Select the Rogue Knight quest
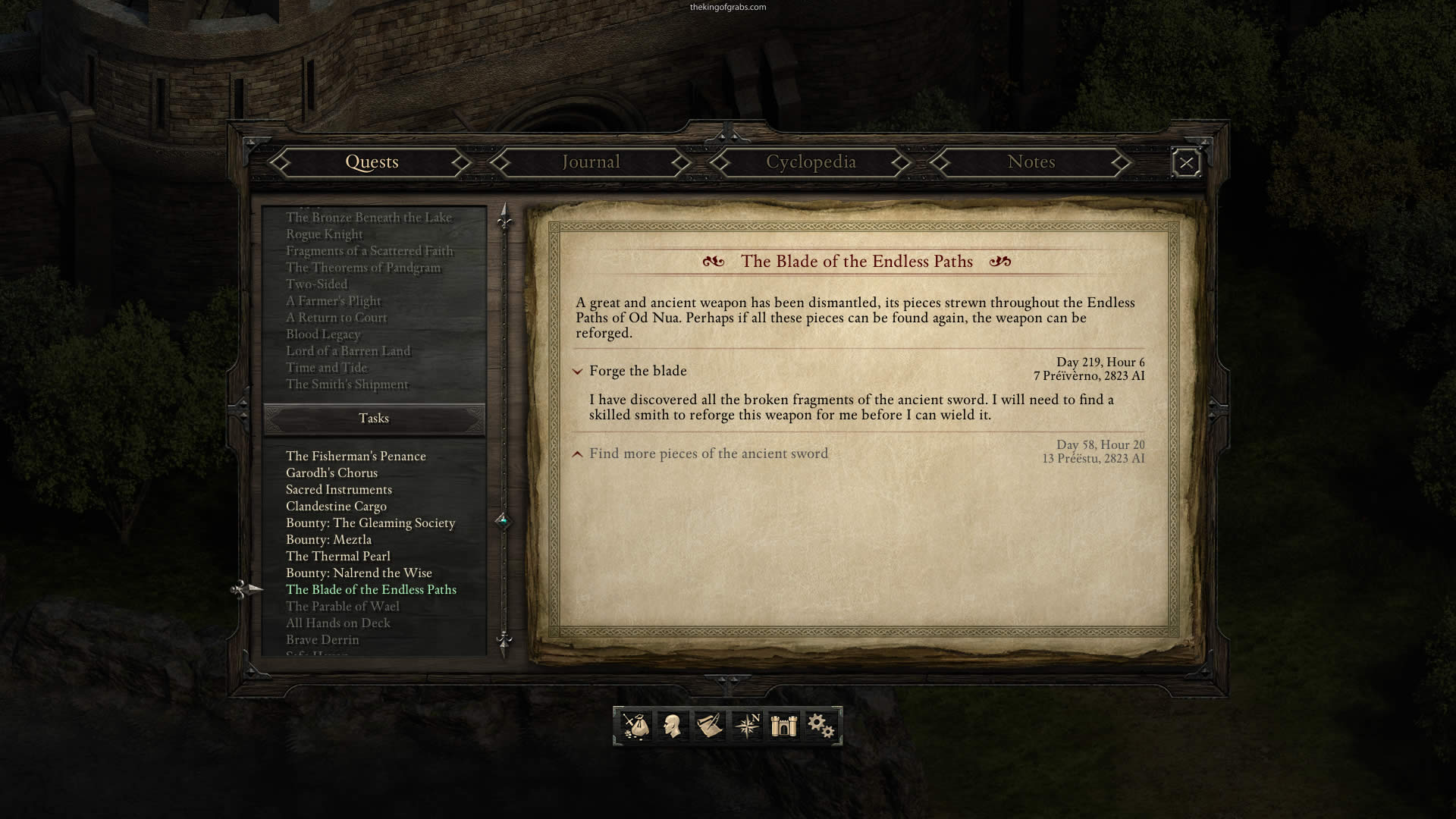Image resolution: width=1456 pixels, height=819 pixels. (x=324, y=234)
